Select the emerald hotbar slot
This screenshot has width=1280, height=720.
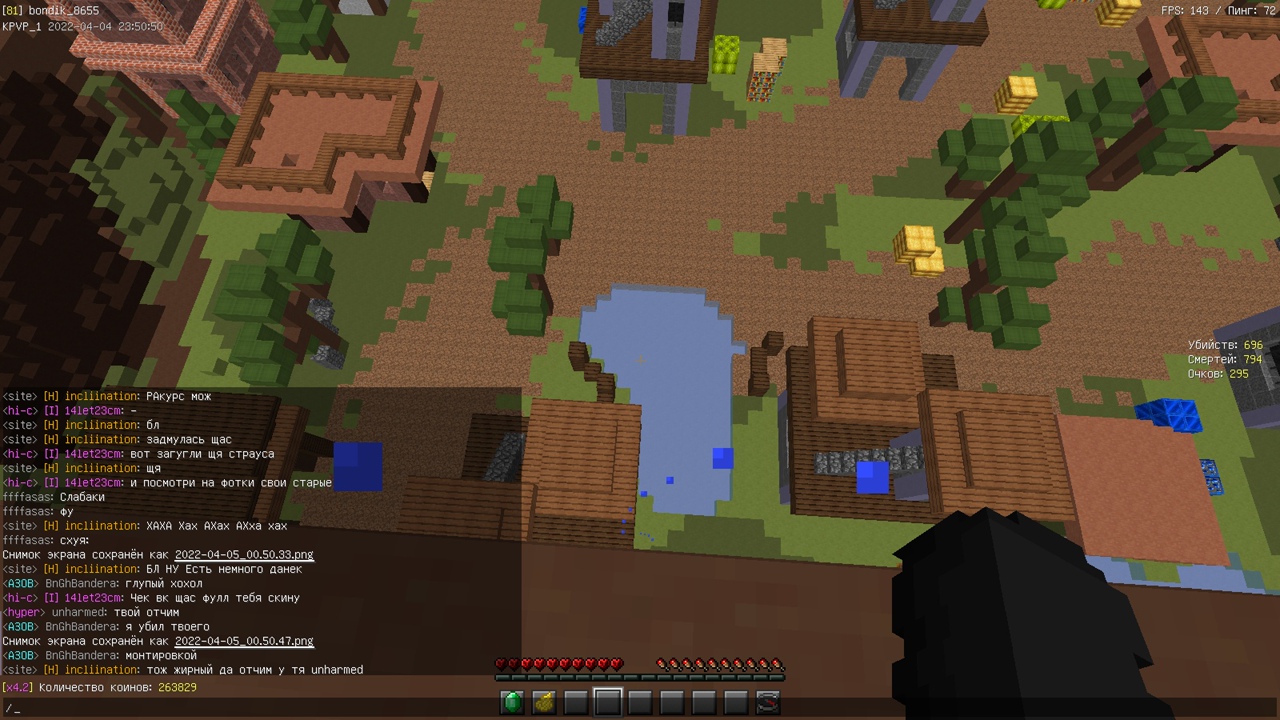(x=512, y=702)
